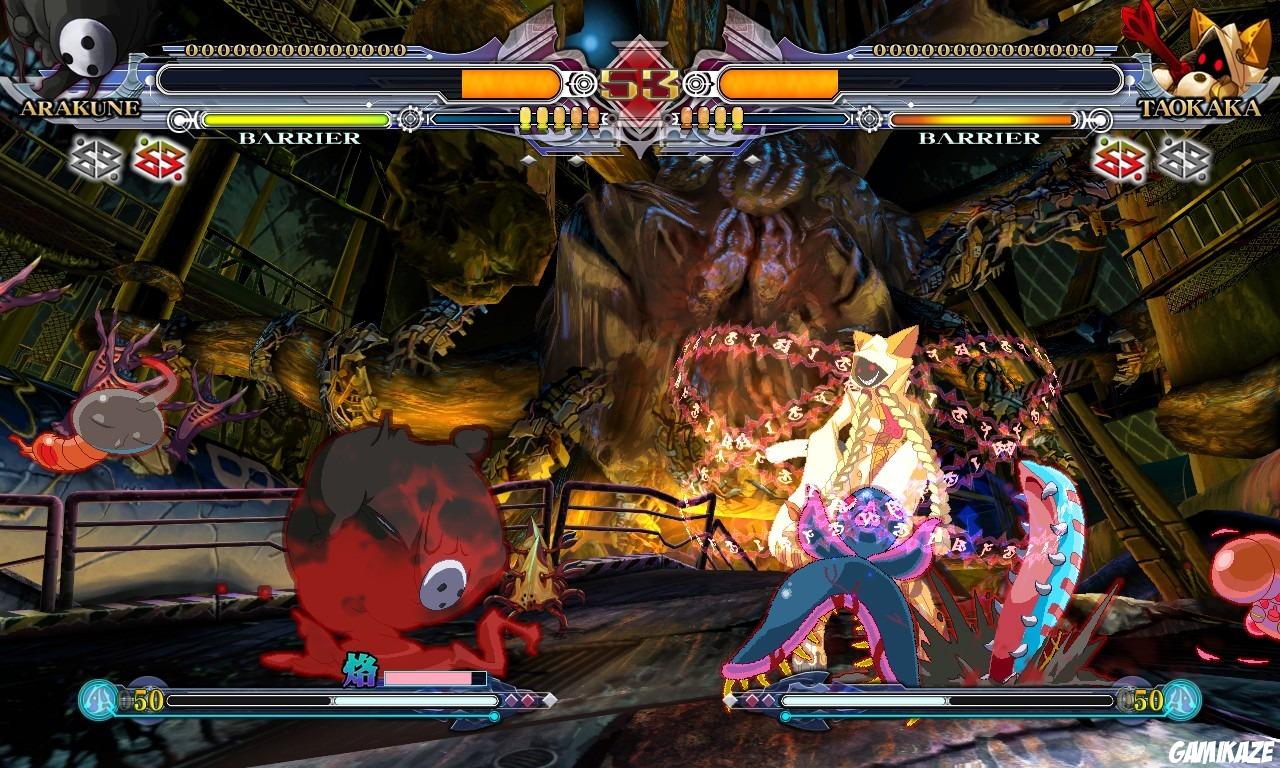This screenshot has height=768, width=1280.
Task: Click the red emblem left of Taokaka's Burst icon
Action: [1120, 158]
